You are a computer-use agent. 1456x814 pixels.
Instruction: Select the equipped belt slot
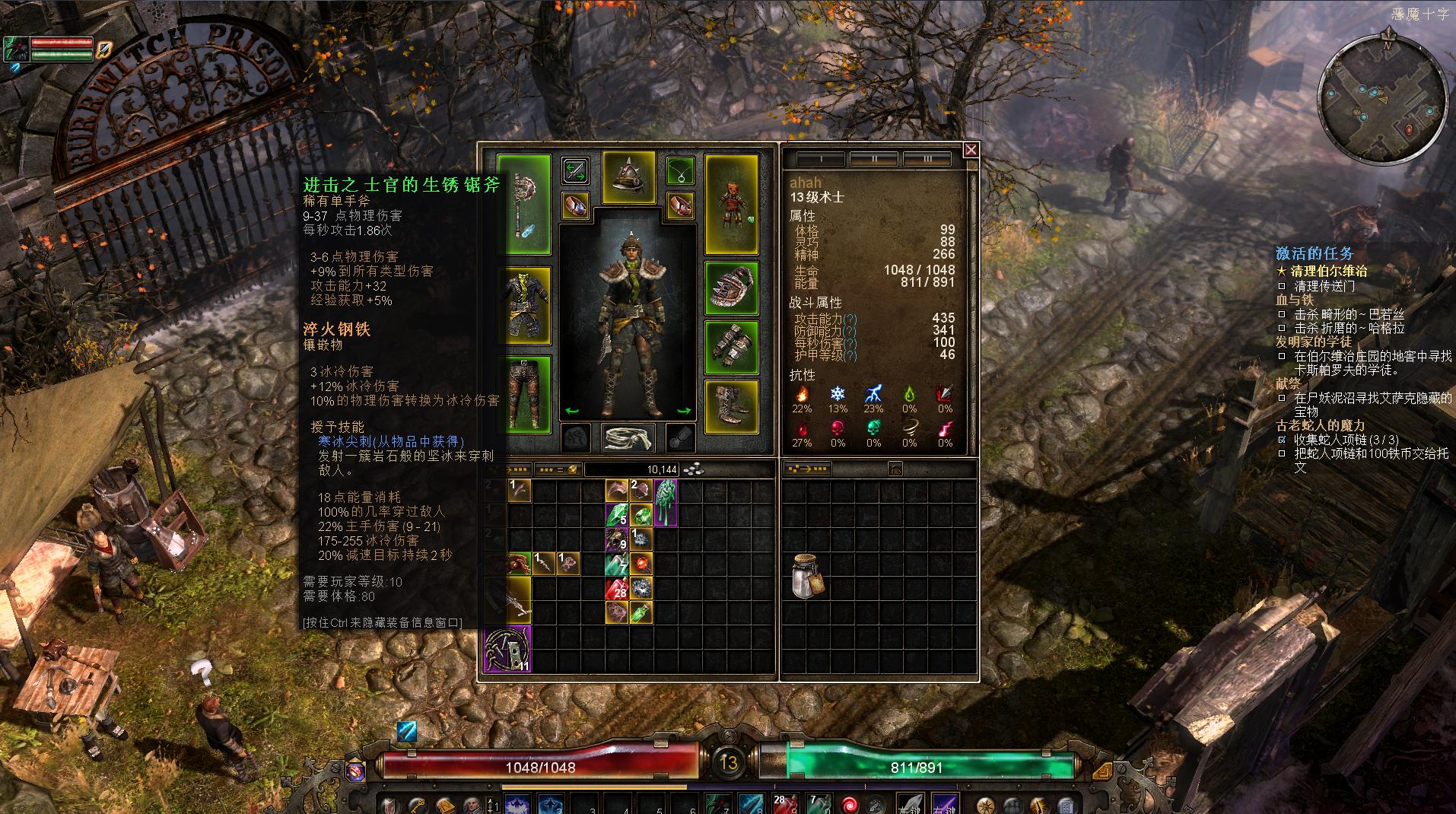pyautogui.click(x=628, y=437)
